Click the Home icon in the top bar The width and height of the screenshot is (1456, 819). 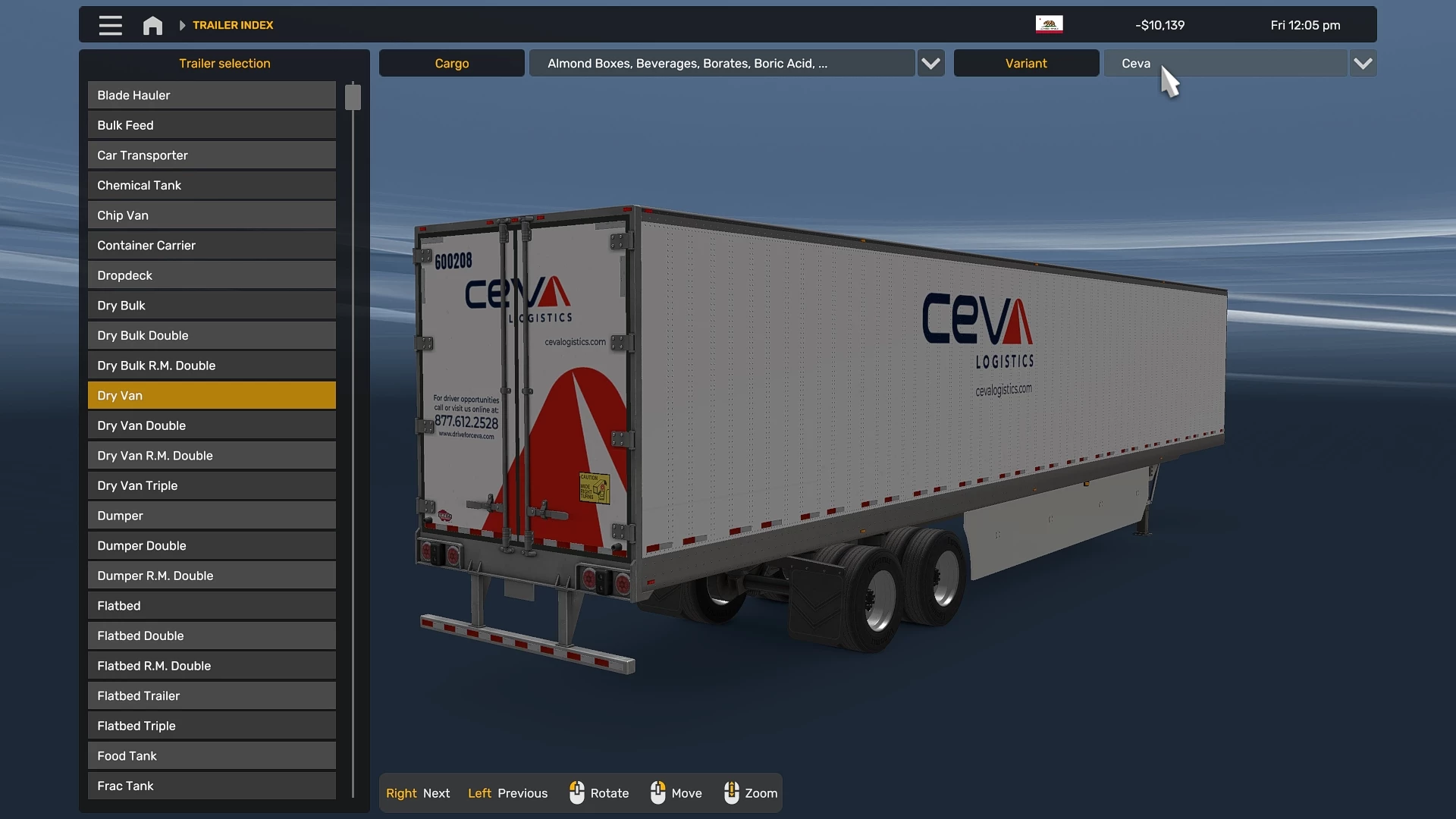click(x=152, y=24)
